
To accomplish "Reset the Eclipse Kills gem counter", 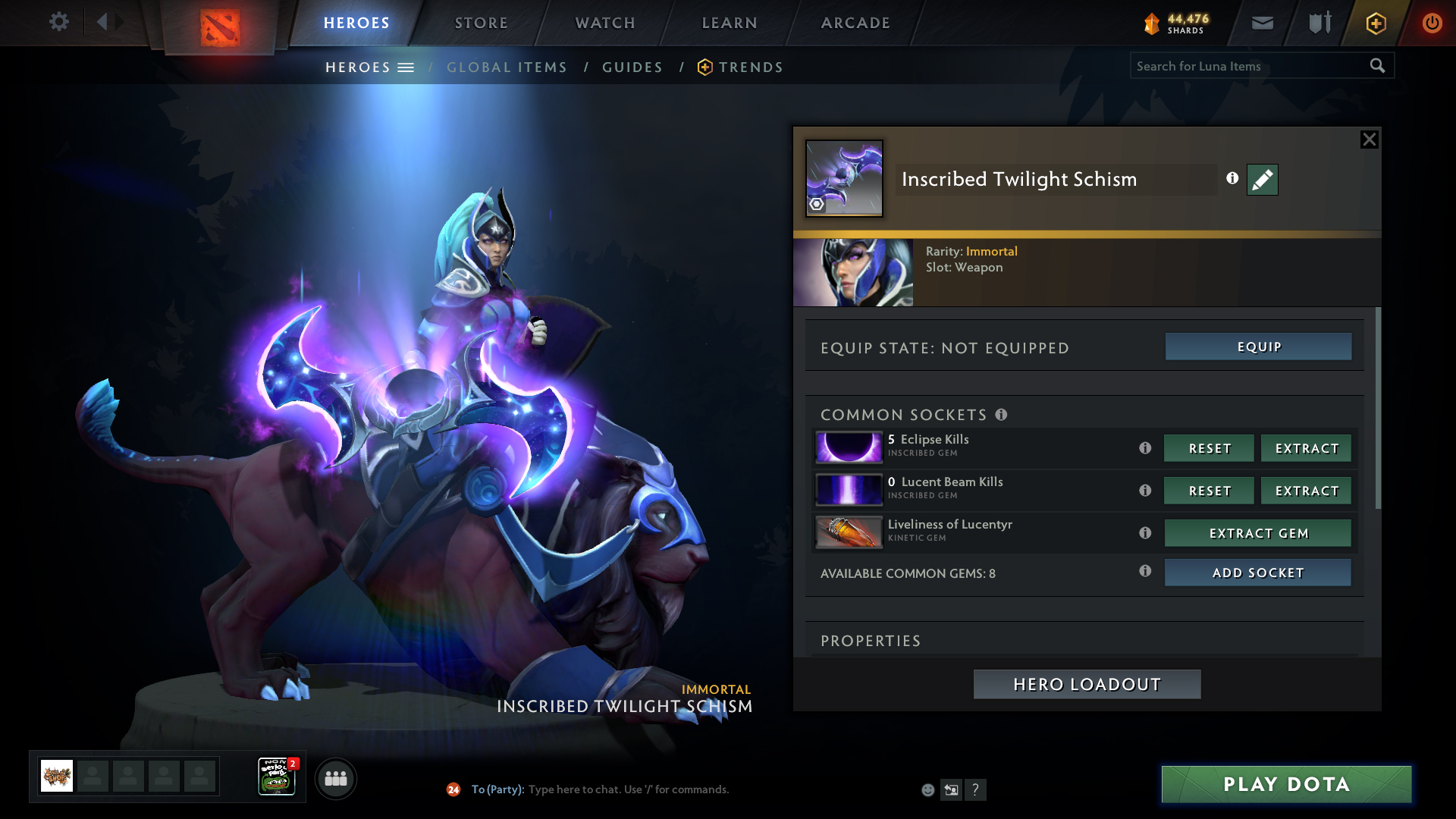I will coord(1209,448).
